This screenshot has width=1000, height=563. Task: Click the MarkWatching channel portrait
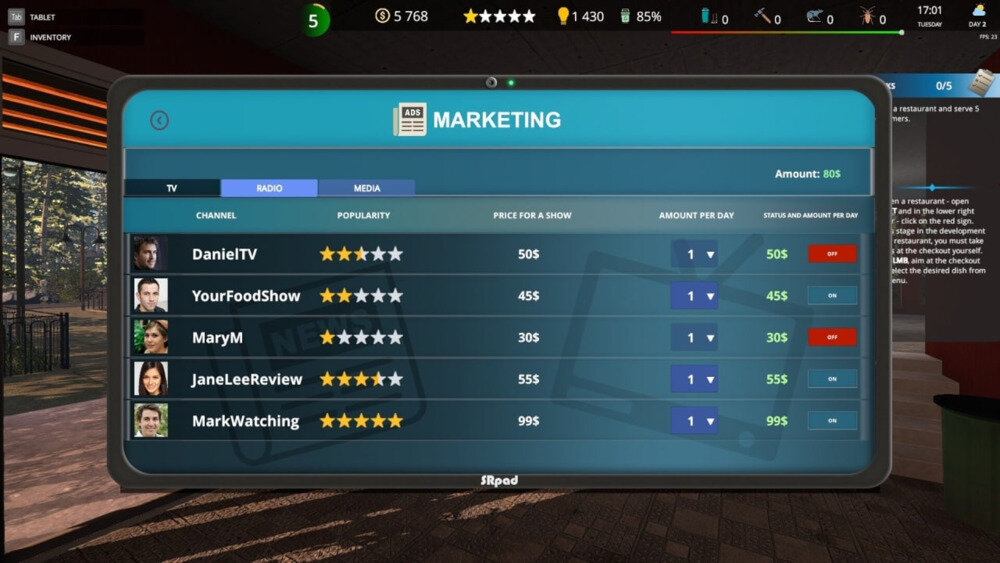point(150,421)
